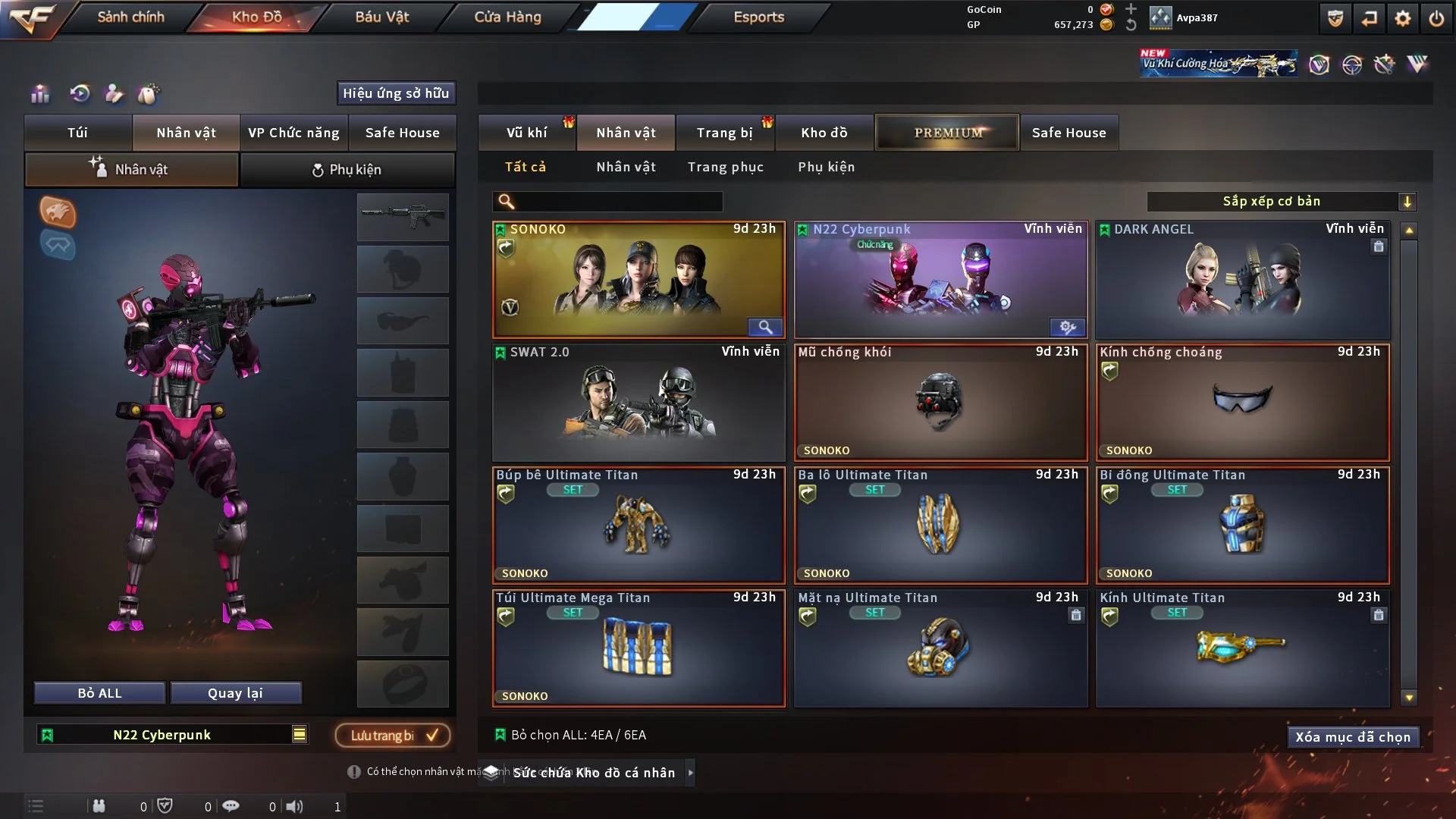Viewport: 1456px width, 819px height.
Task: Save outfit with Lưu trang bị
Action: 393,735
